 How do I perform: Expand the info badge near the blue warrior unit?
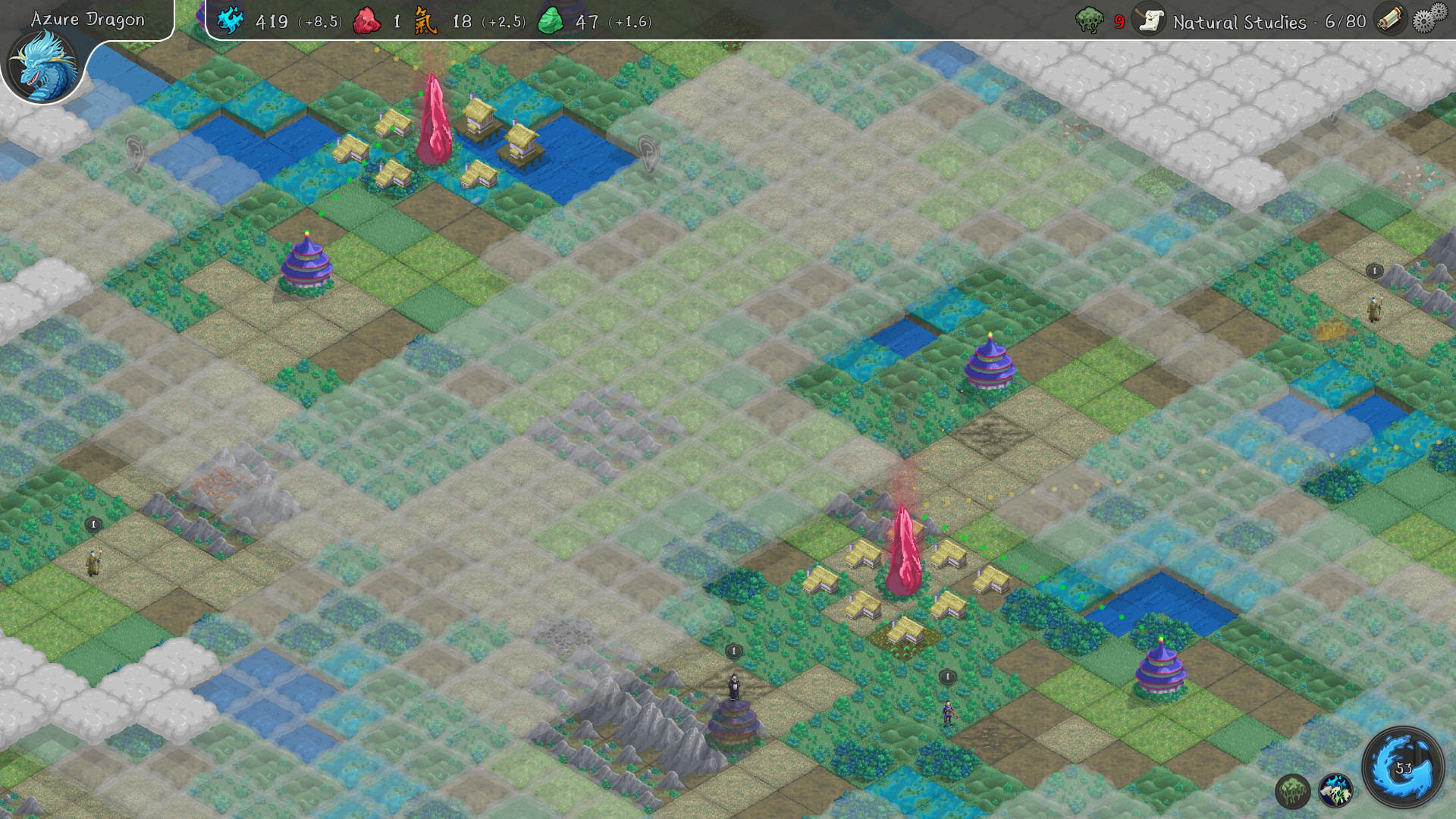(x=947, y=675)
